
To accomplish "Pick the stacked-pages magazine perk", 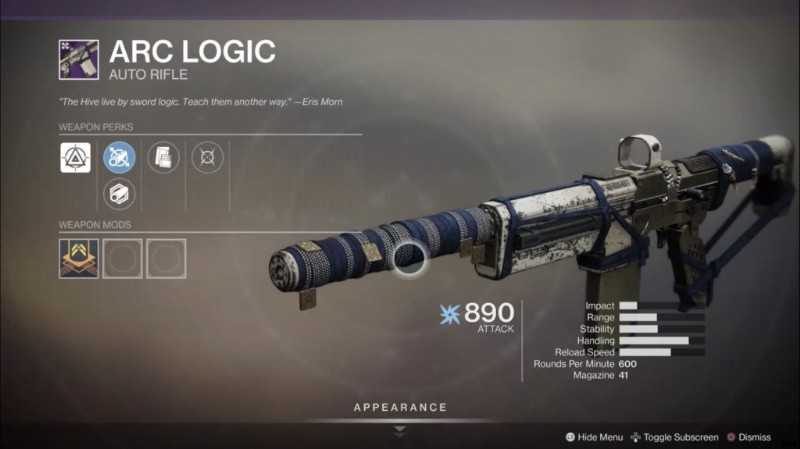I will coord(163,156).
